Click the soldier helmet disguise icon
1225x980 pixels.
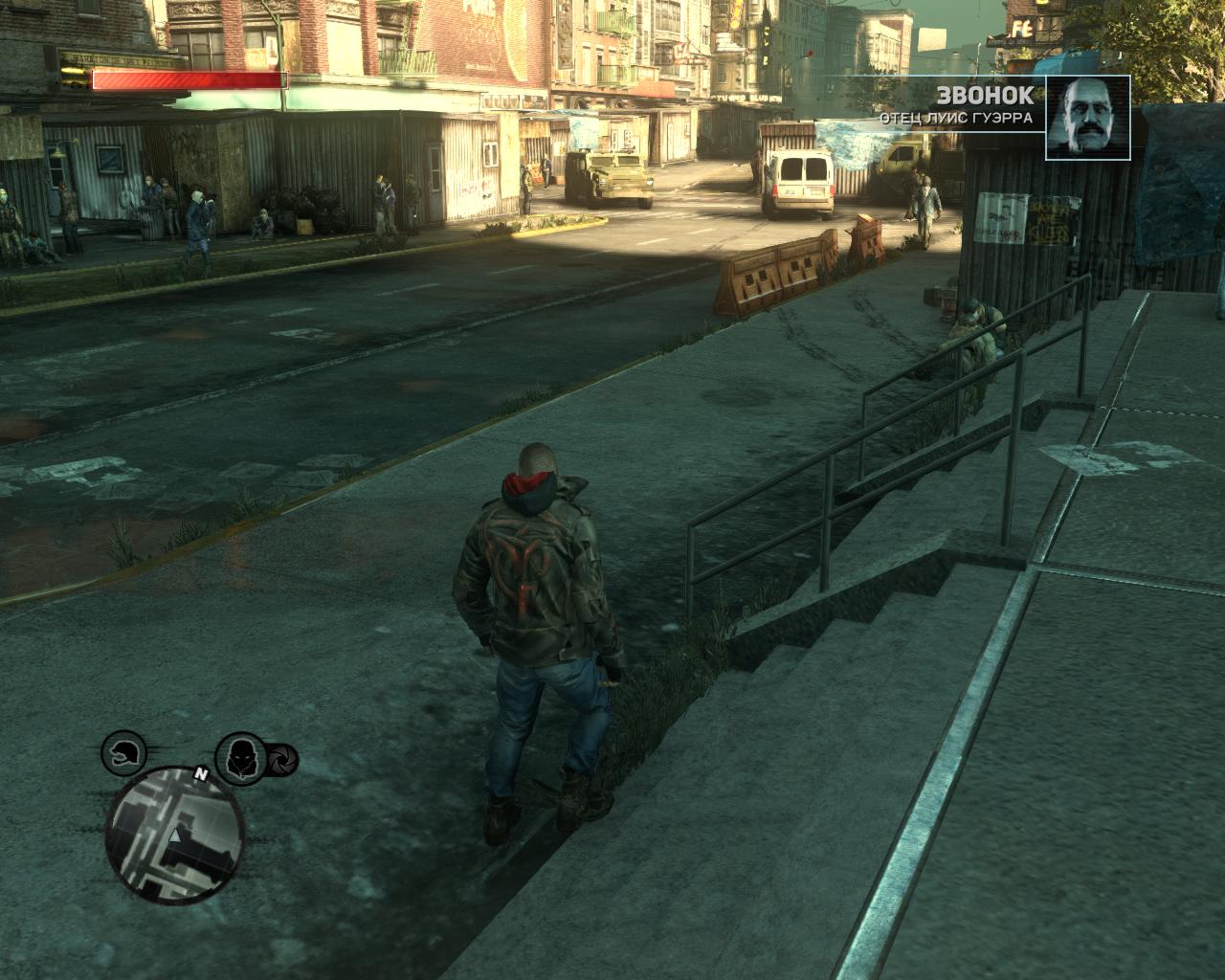point(124,754)
